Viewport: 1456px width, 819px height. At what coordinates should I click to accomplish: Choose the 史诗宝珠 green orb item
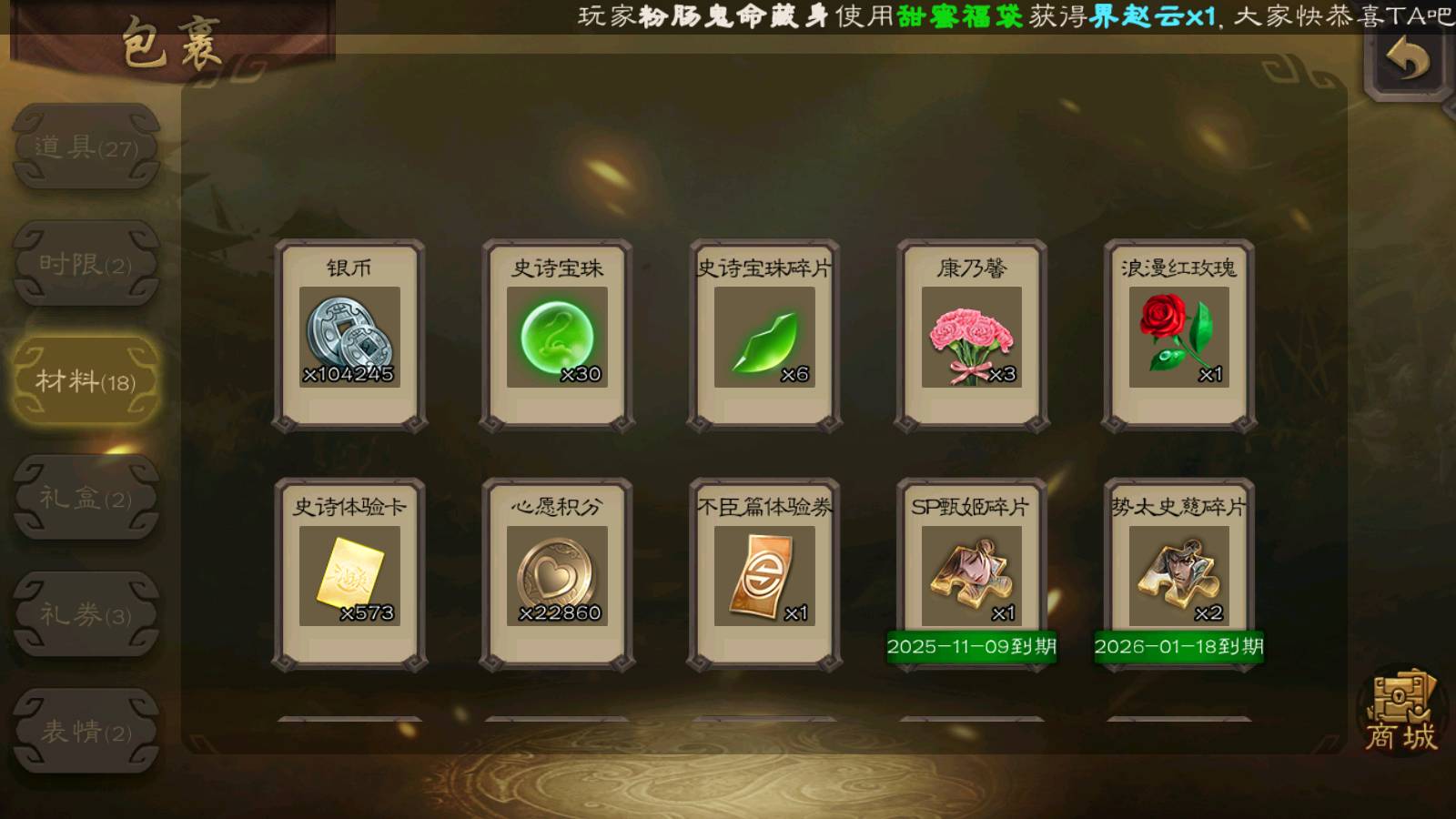[557, 336]
